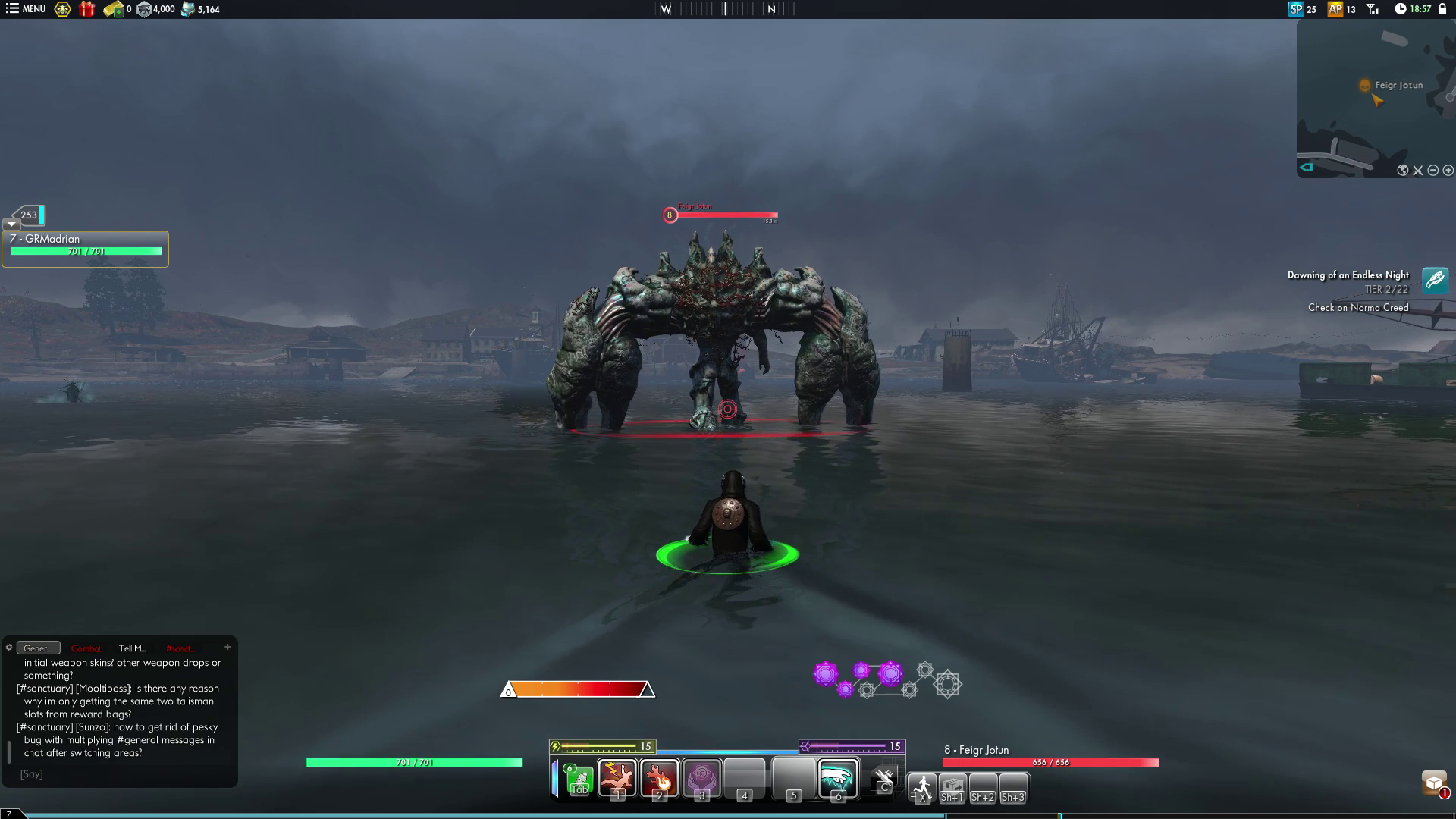Zoom out on the minimap

(x=1432, y=171)
